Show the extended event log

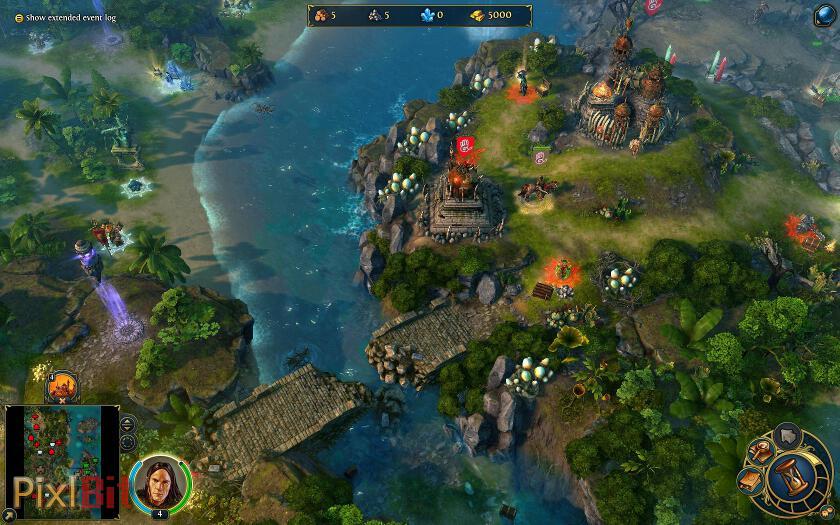17,18
